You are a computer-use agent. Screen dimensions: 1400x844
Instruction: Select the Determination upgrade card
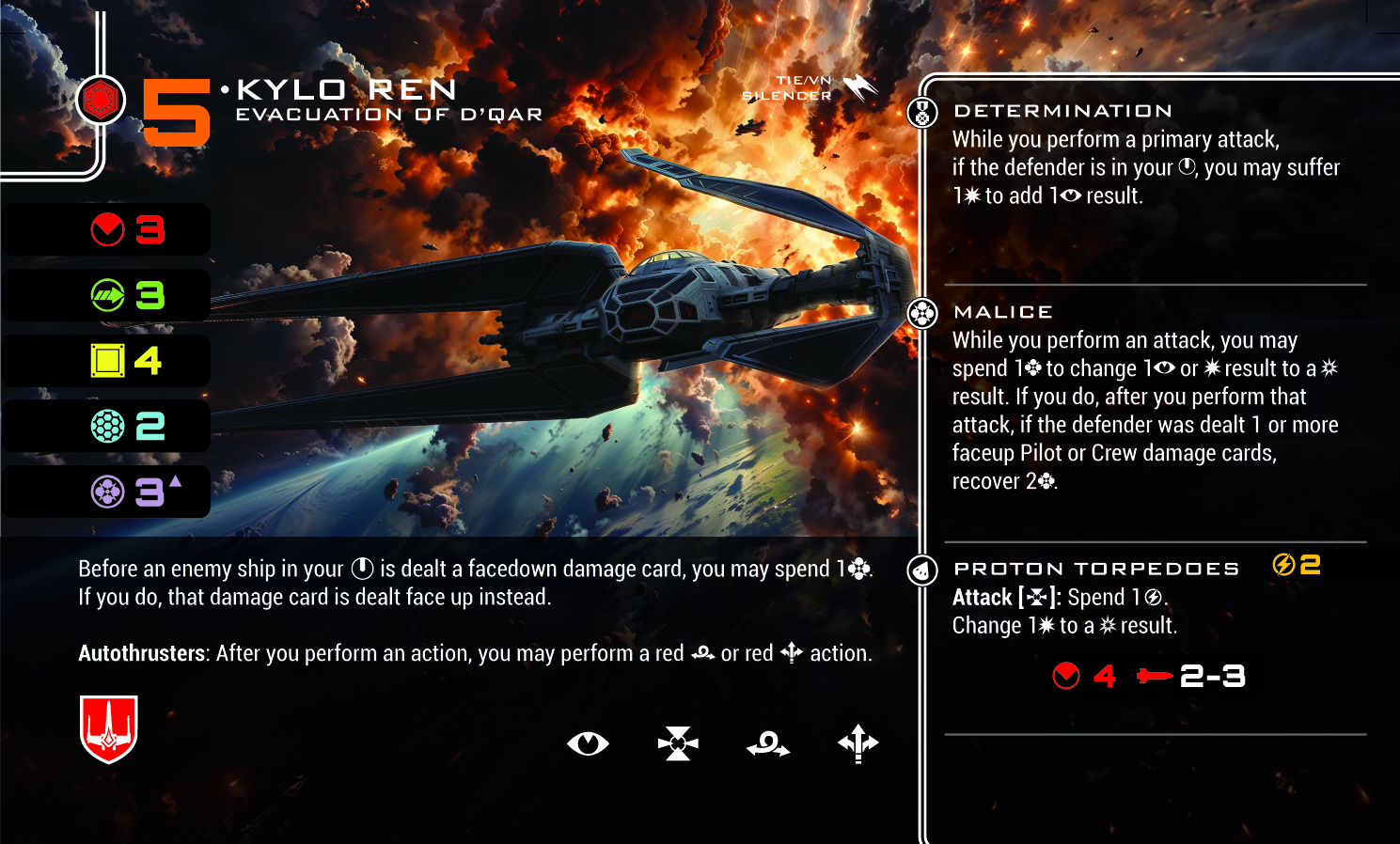coord(1062,111)
